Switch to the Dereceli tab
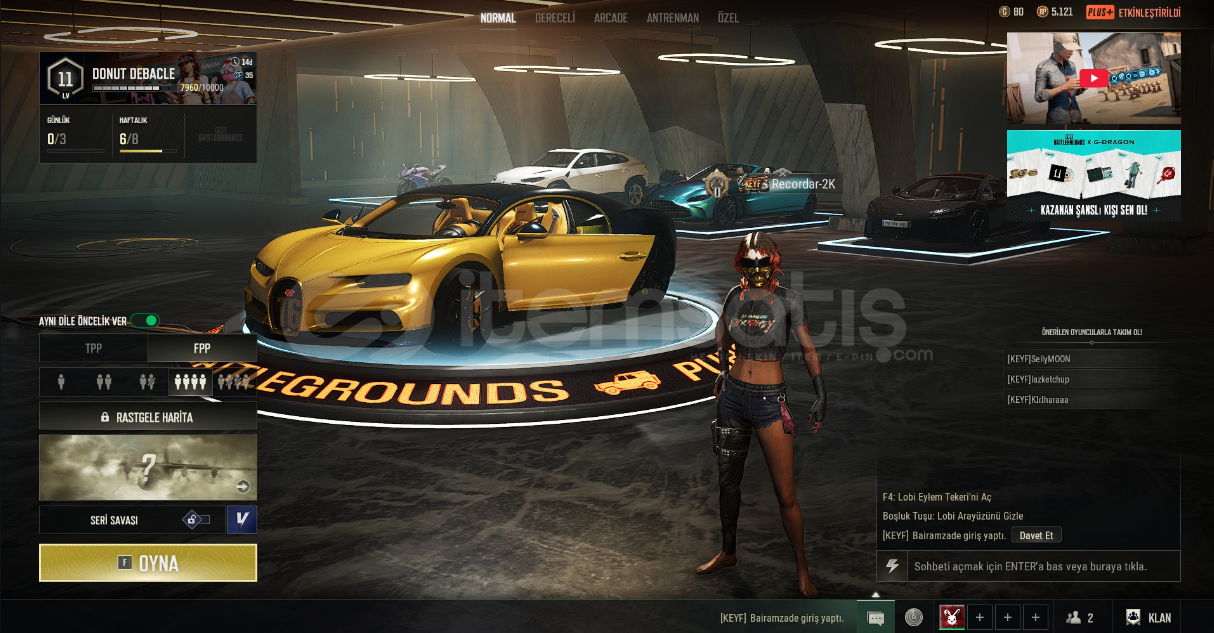 555,18
